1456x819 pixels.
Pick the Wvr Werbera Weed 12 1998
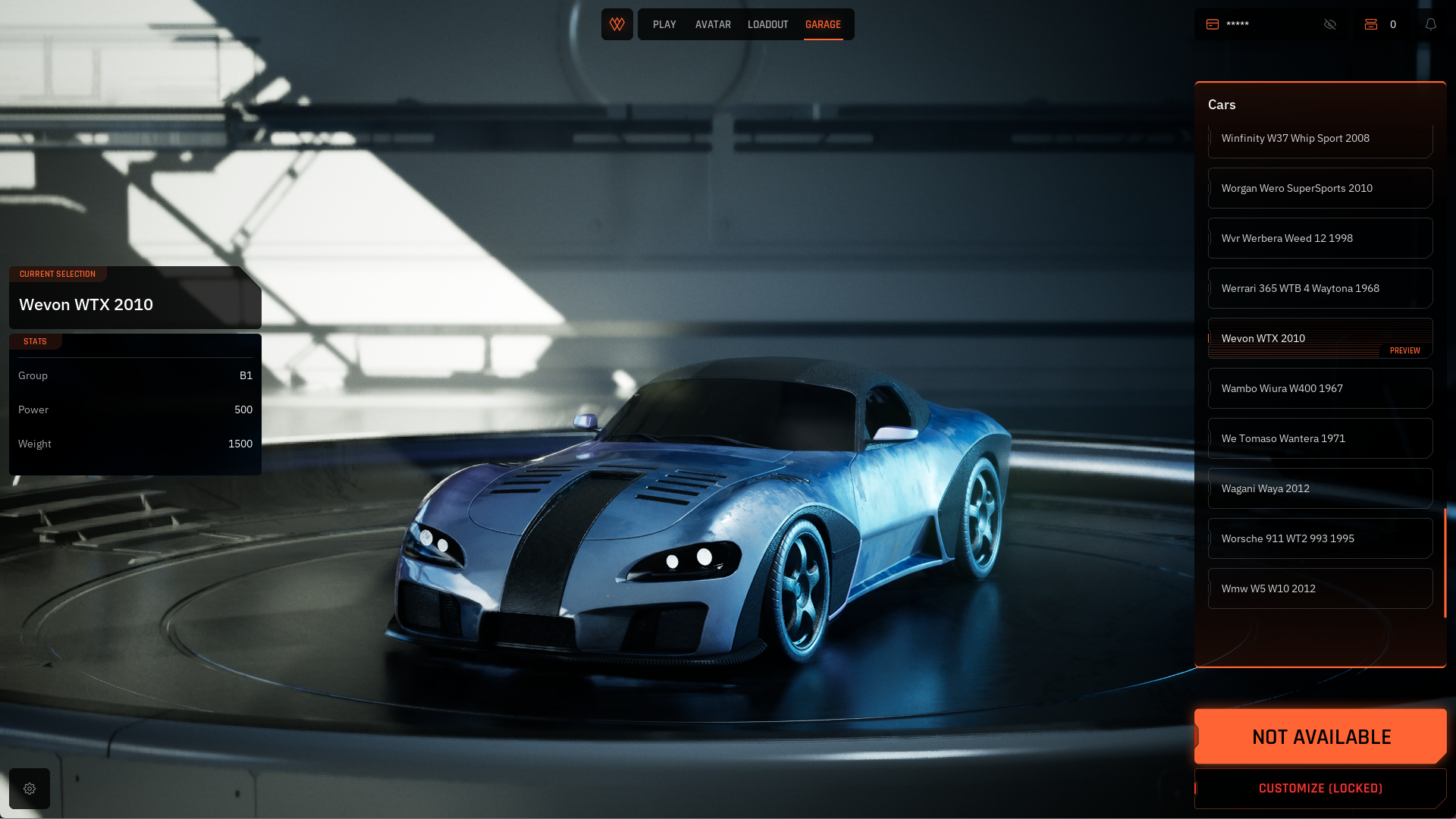(1319, 238)
